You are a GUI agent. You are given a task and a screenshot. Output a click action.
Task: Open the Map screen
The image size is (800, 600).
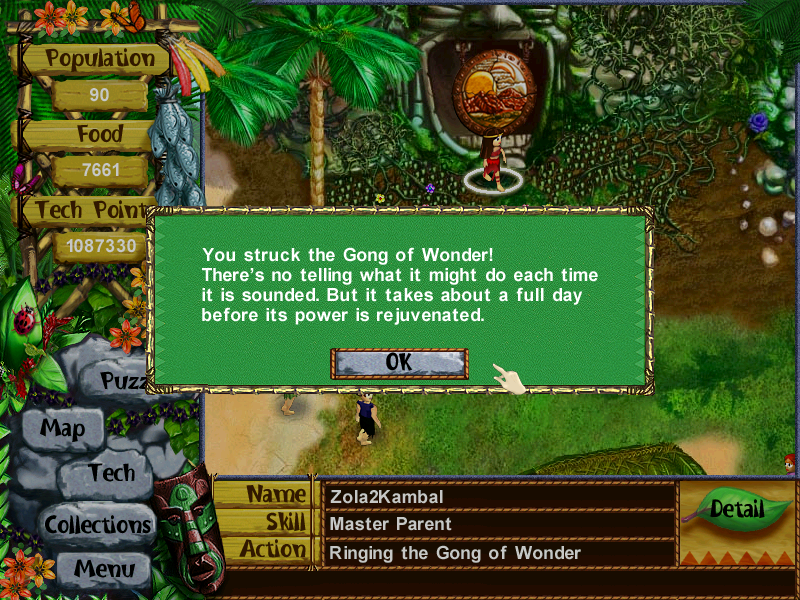click(62, 430)
